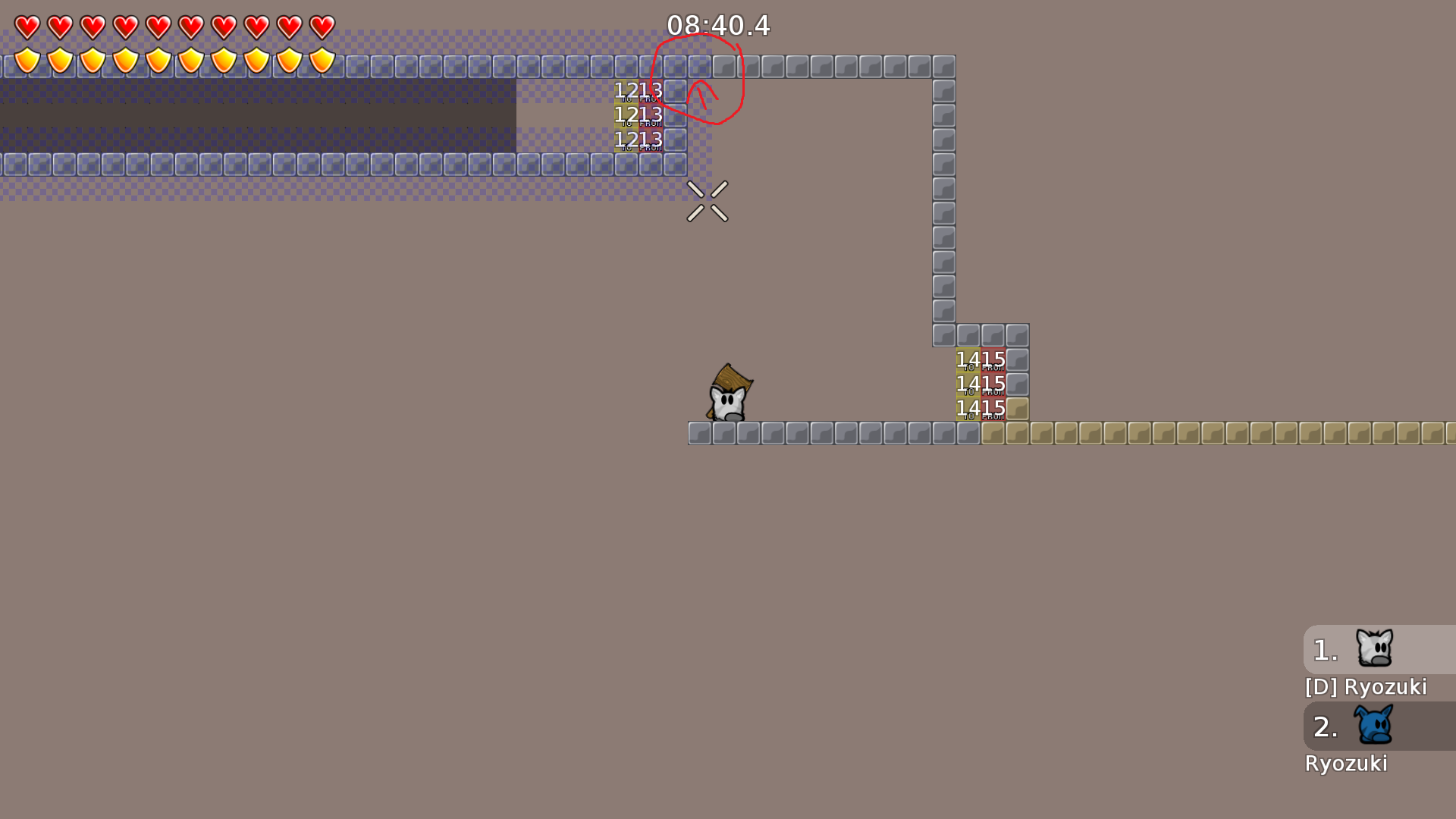Select the last heart in the health row
The height and width of the screenshot is (819, 1456).
click(x=322, y=27)
